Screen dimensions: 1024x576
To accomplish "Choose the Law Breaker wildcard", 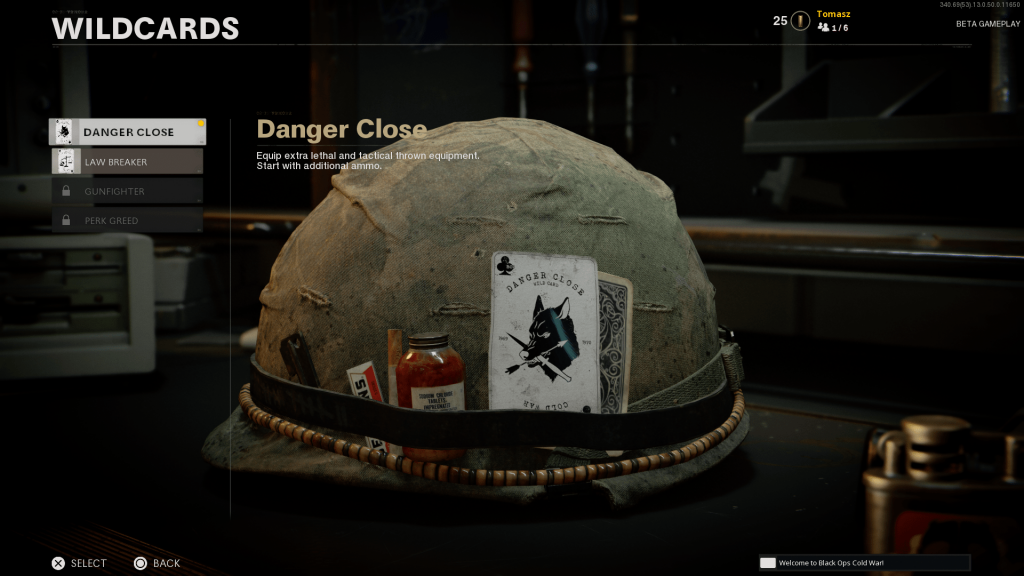I will point(128,162).
